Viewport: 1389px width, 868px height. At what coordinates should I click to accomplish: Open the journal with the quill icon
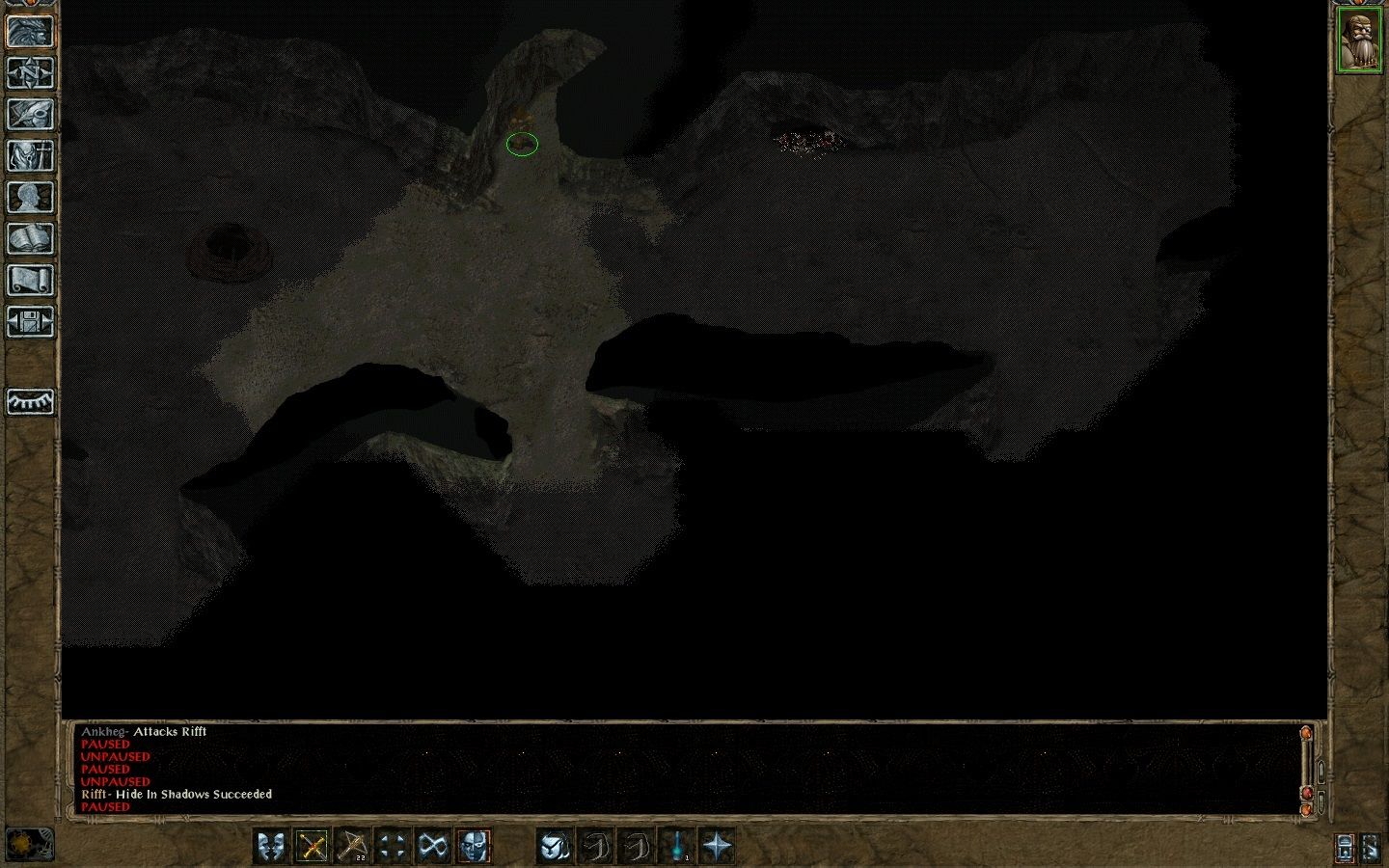(x=29, y=116)
